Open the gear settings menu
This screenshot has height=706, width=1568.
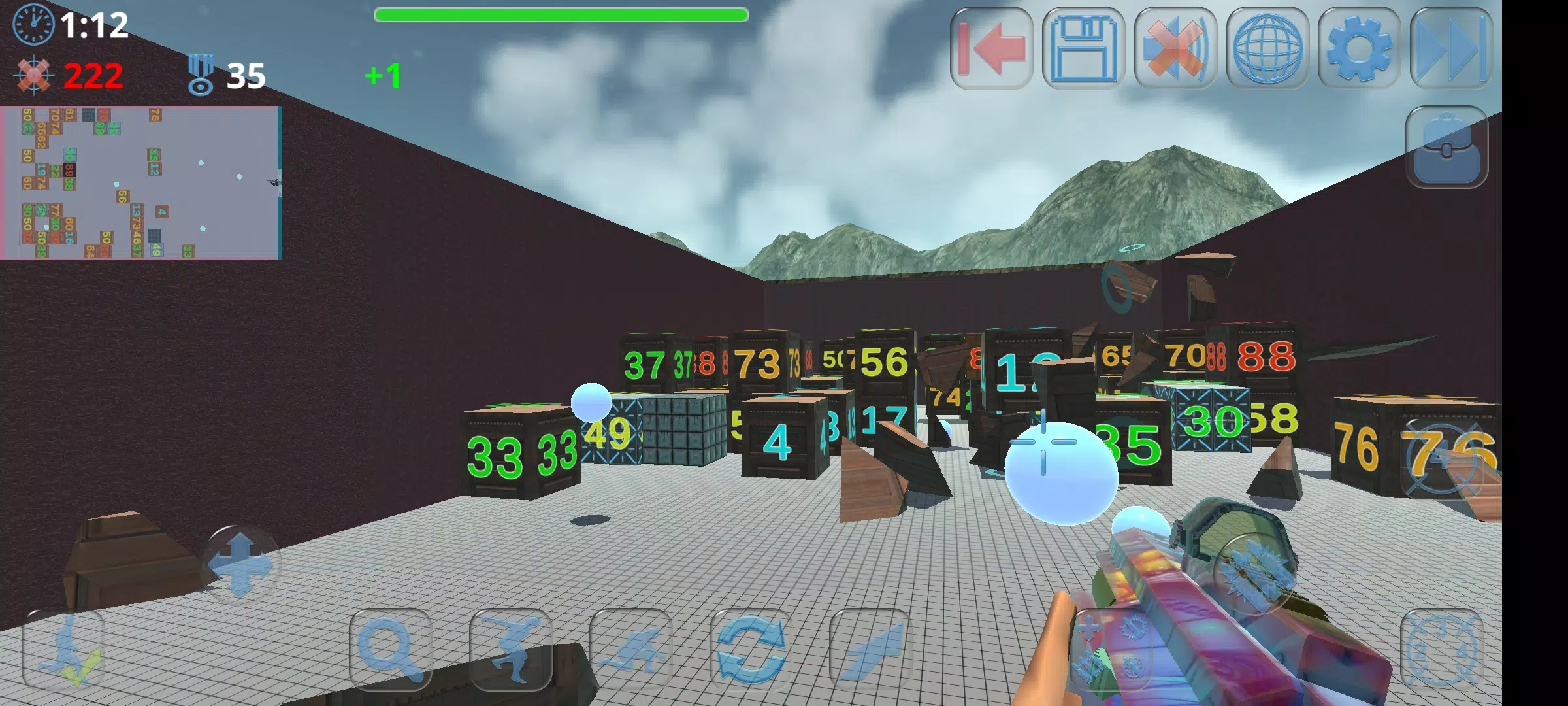1359,49
